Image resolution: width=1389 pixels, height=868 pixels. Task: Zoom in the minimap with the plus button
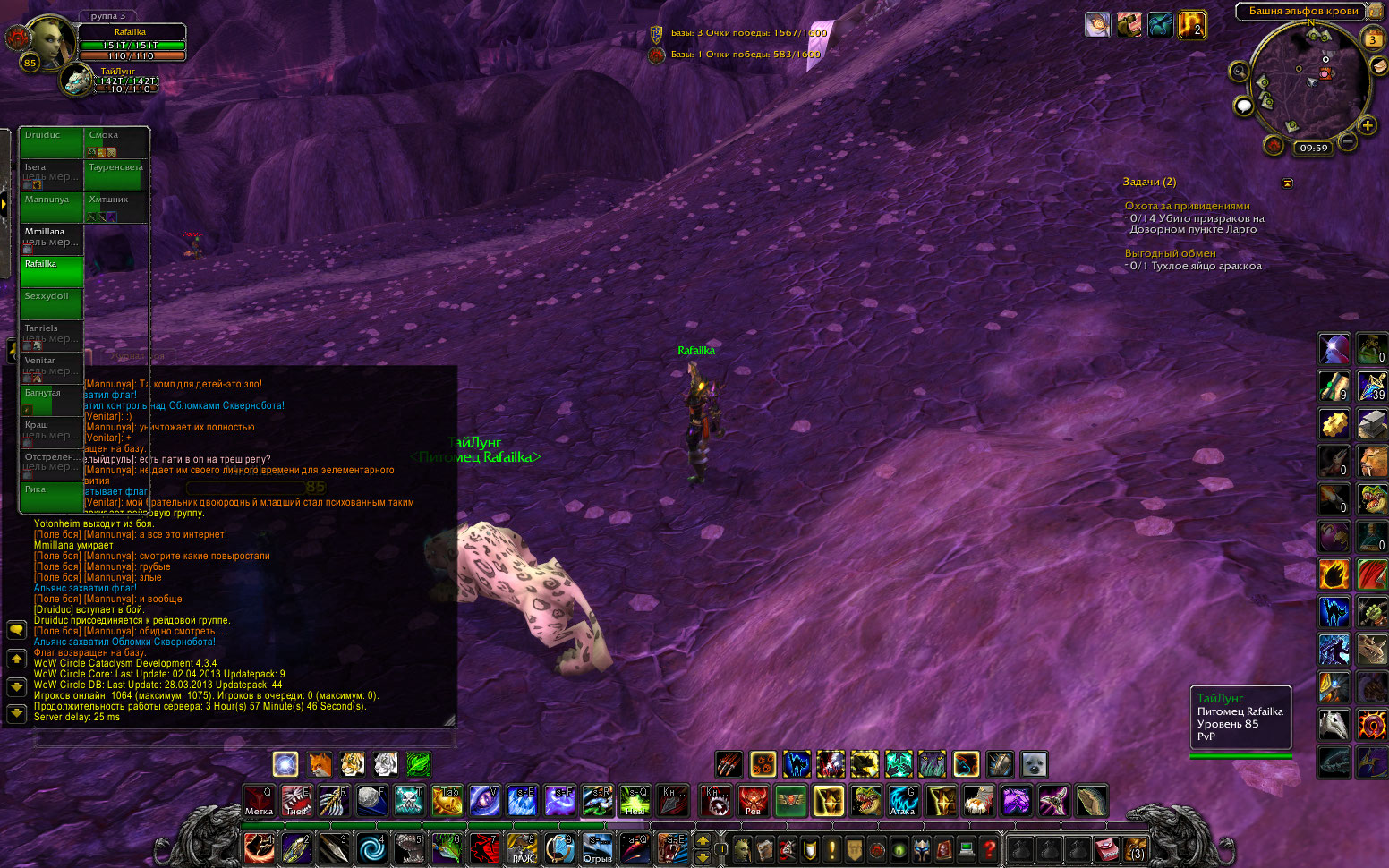pyautogui.click(x=1368, y=126)
